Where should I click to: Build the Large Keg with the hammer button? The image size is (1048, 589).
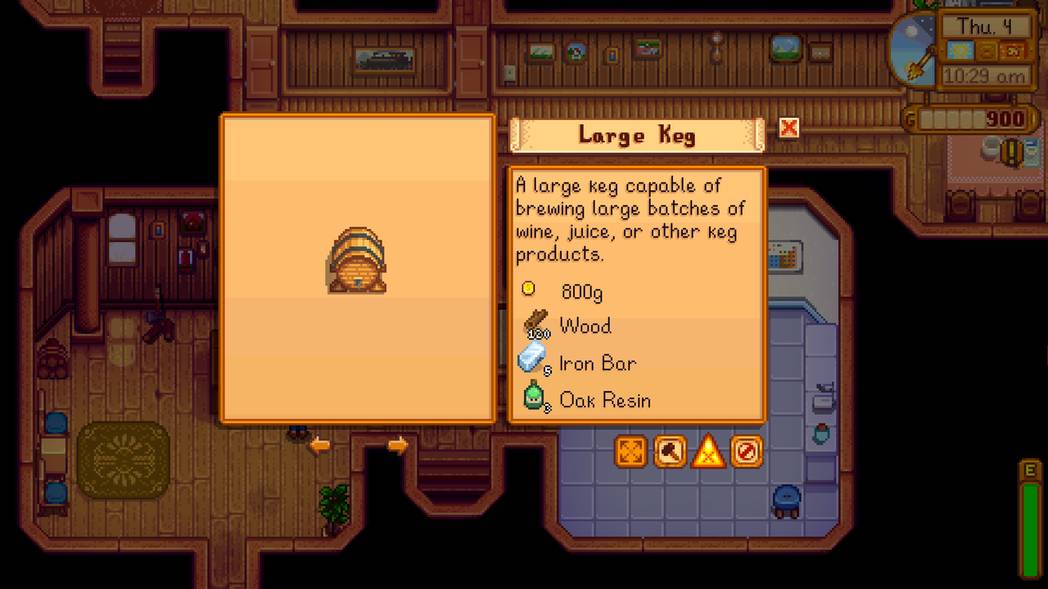click(x=670, y=452)
